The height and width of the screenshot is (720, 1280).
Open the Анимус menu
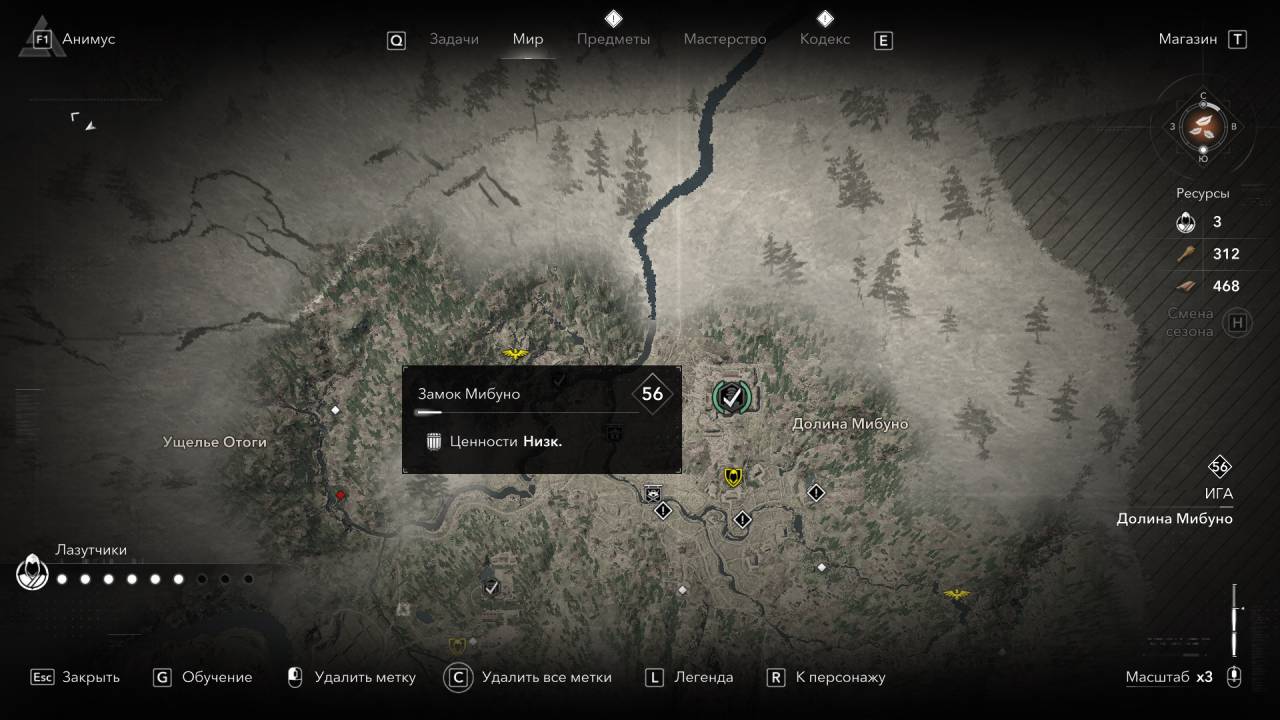coord(88,39)
